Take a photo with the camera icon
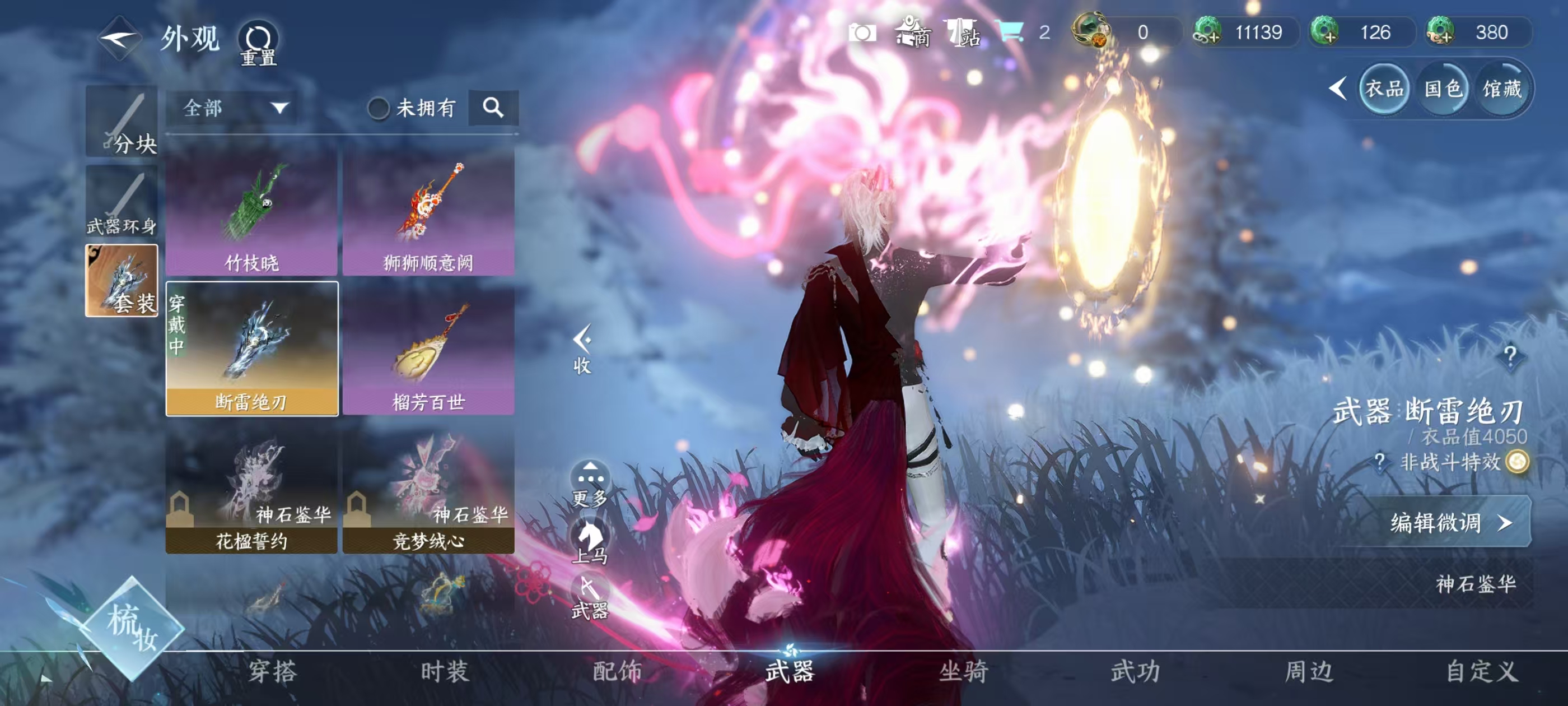The width and height of the screenshot is (1568, 706). tap(862, 32)
